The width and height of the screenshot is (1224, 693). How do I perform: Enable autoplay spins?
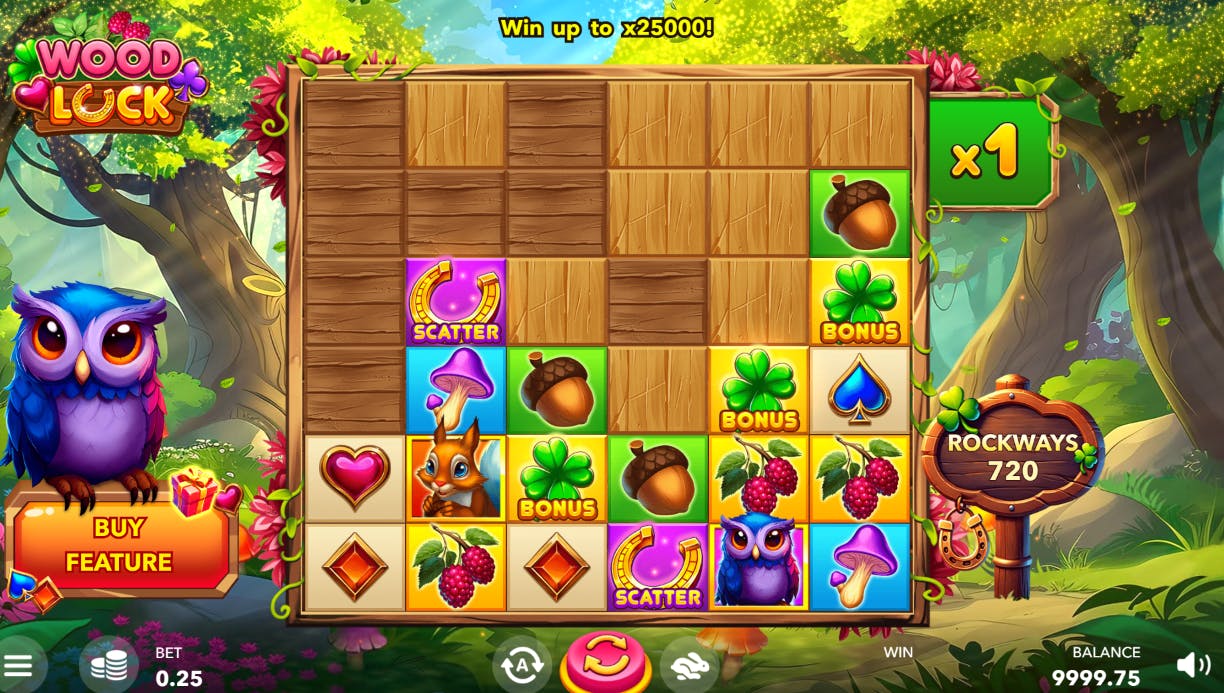521,665
